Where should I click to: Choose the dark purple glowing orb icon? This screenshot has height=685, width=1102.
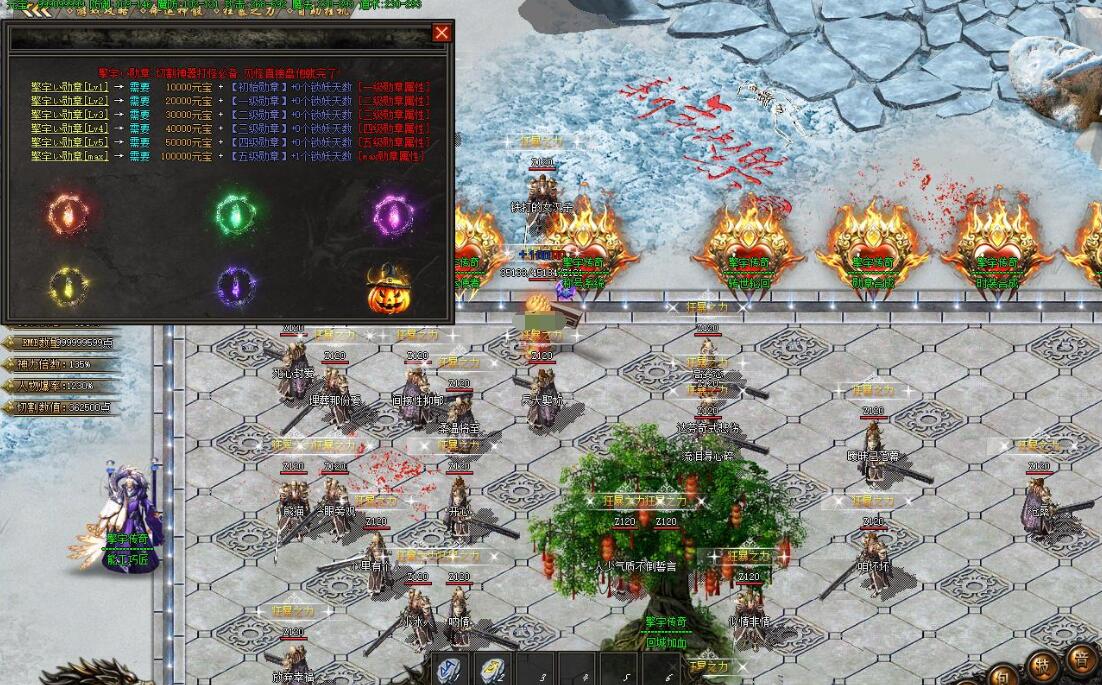pyautogui.click(x=236, y=287)
